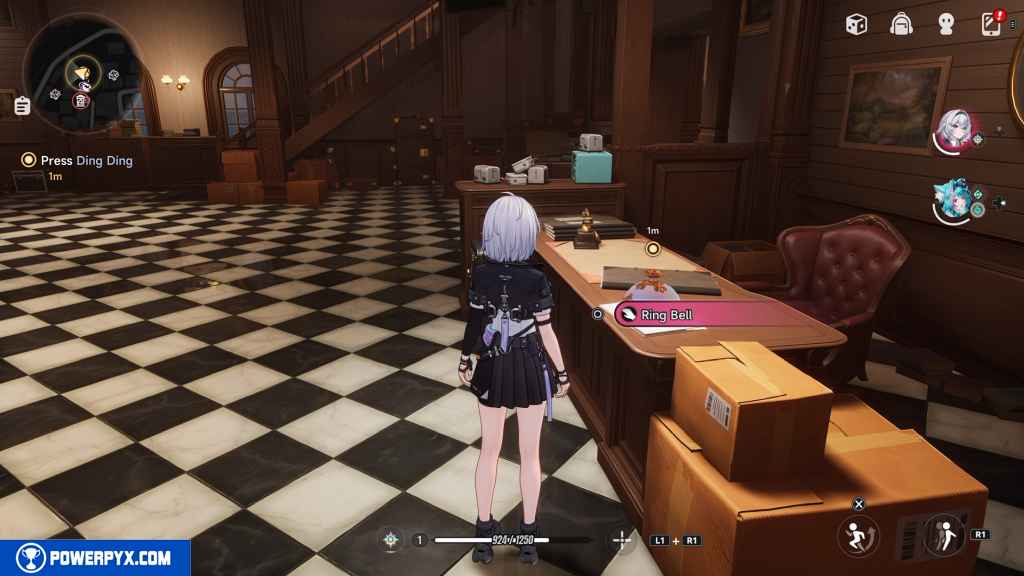
Task: Click the PowerPyx.com watermark logo
Action: (x=95, y=558)
